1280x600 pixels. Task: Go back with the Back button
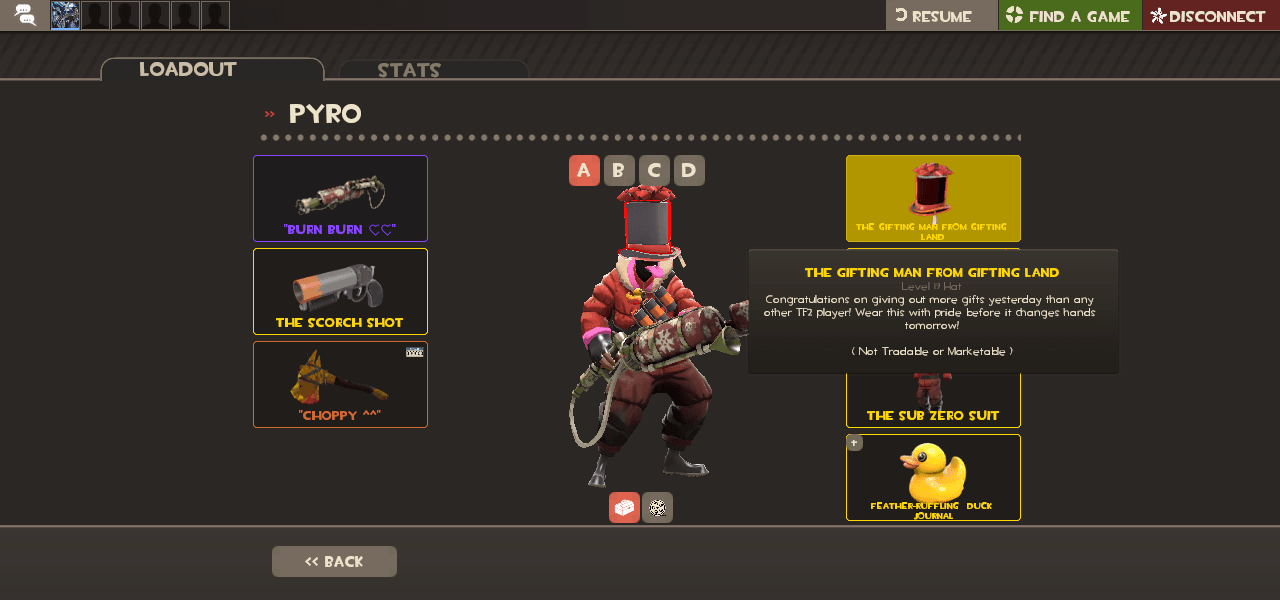pyautogui.click(x=334, y=561)
